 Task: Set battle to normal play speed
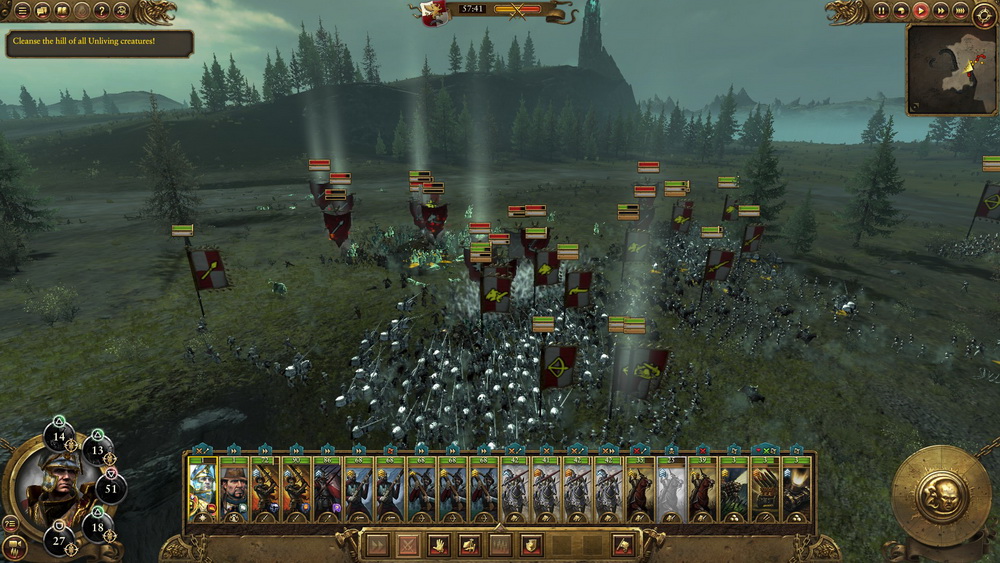pyautogui.click(x=920, y=11)
